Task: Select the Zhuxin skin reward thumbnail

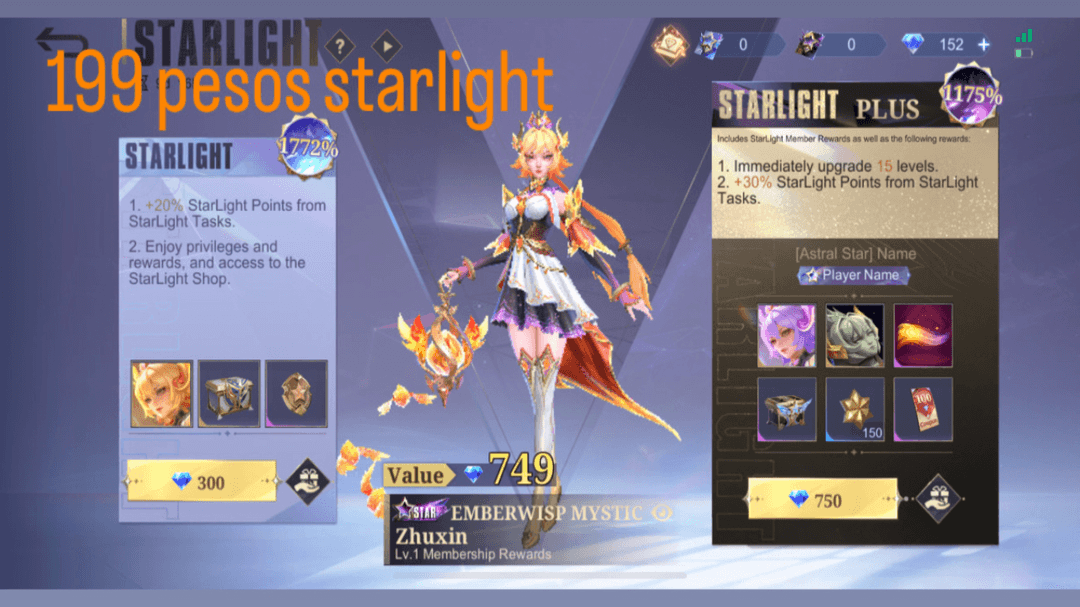Action: (161, 393)
